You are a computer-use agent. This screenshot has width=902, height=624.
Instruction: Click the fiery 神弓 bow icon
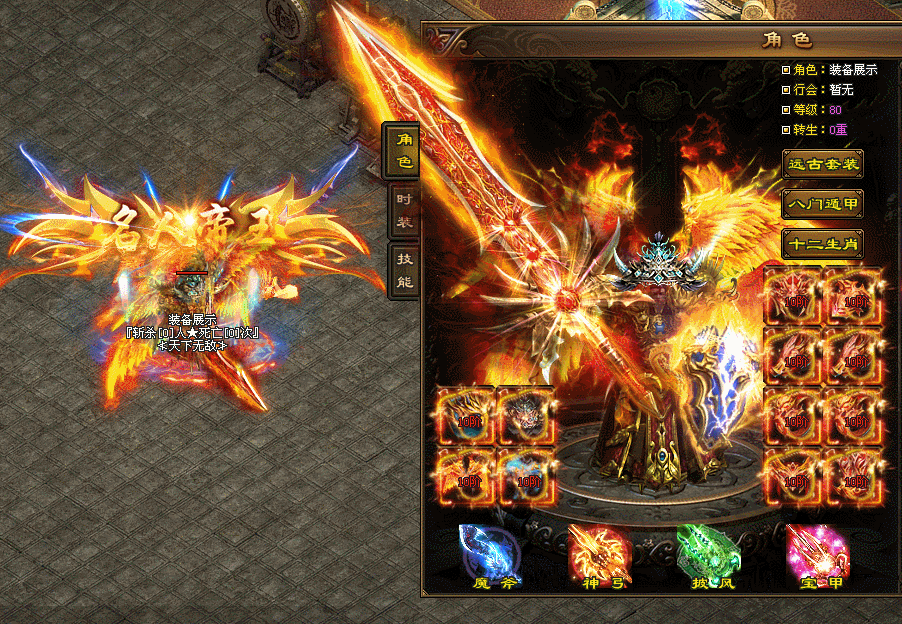[x=599, y=551]
